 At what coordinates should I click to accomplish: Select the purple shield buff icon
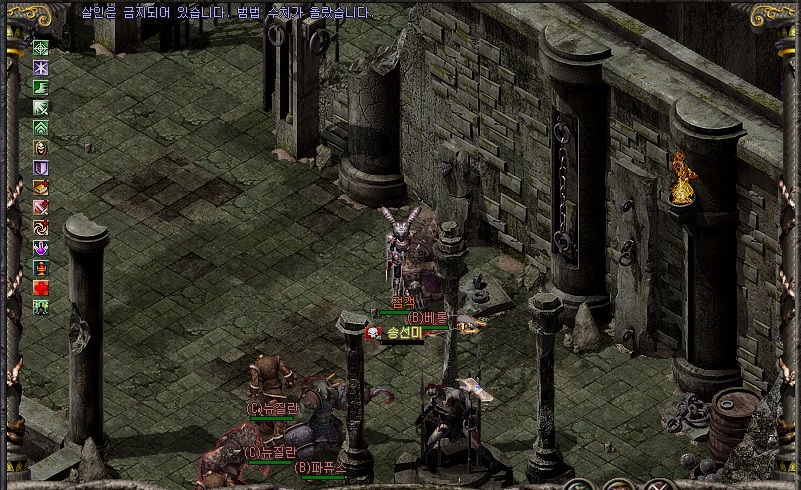(x=41, y=167)
